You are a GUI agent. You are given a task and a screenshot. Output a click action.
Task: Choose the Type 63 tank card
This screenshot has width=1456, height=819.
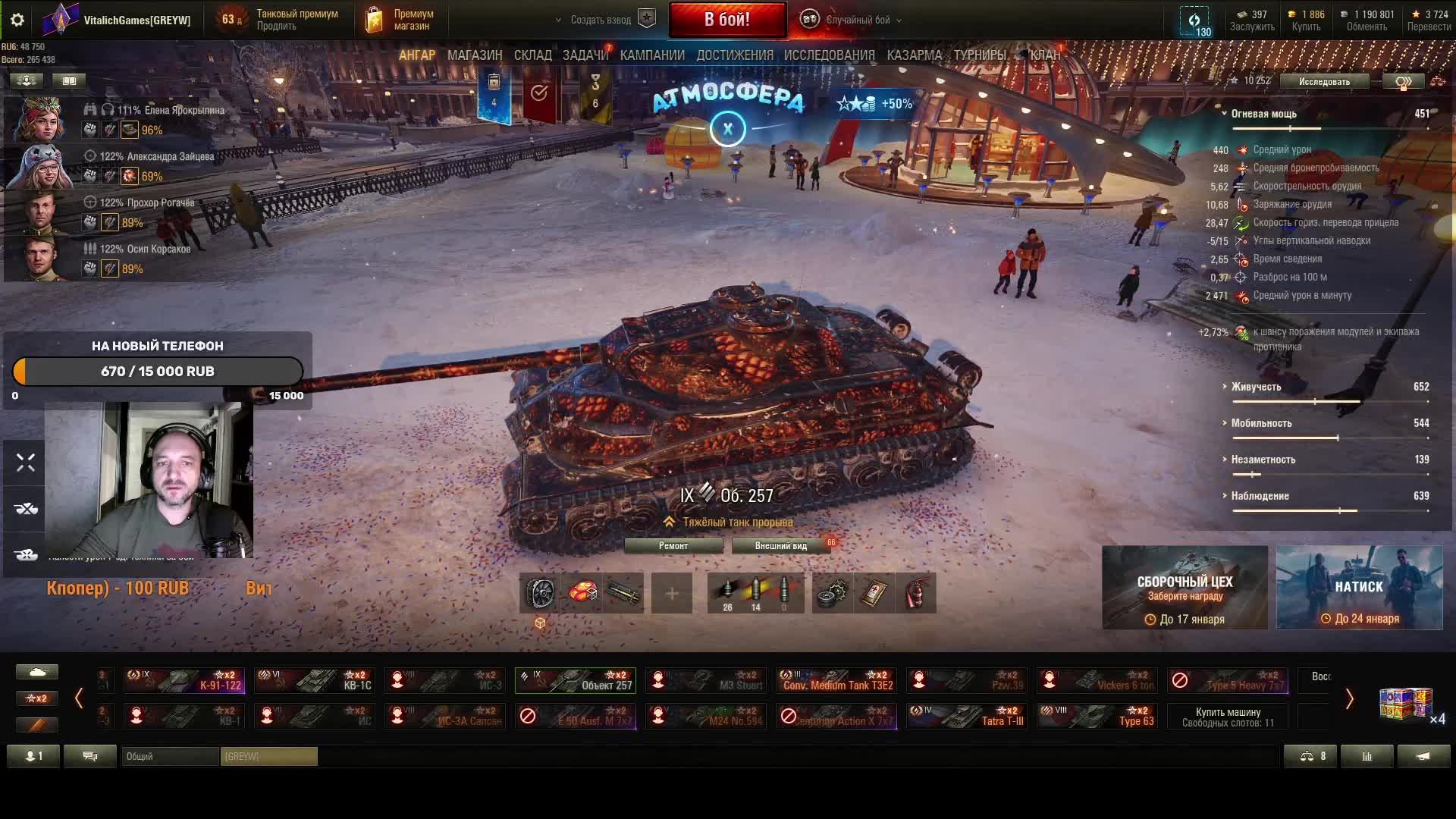click(x=1098, y=716)
